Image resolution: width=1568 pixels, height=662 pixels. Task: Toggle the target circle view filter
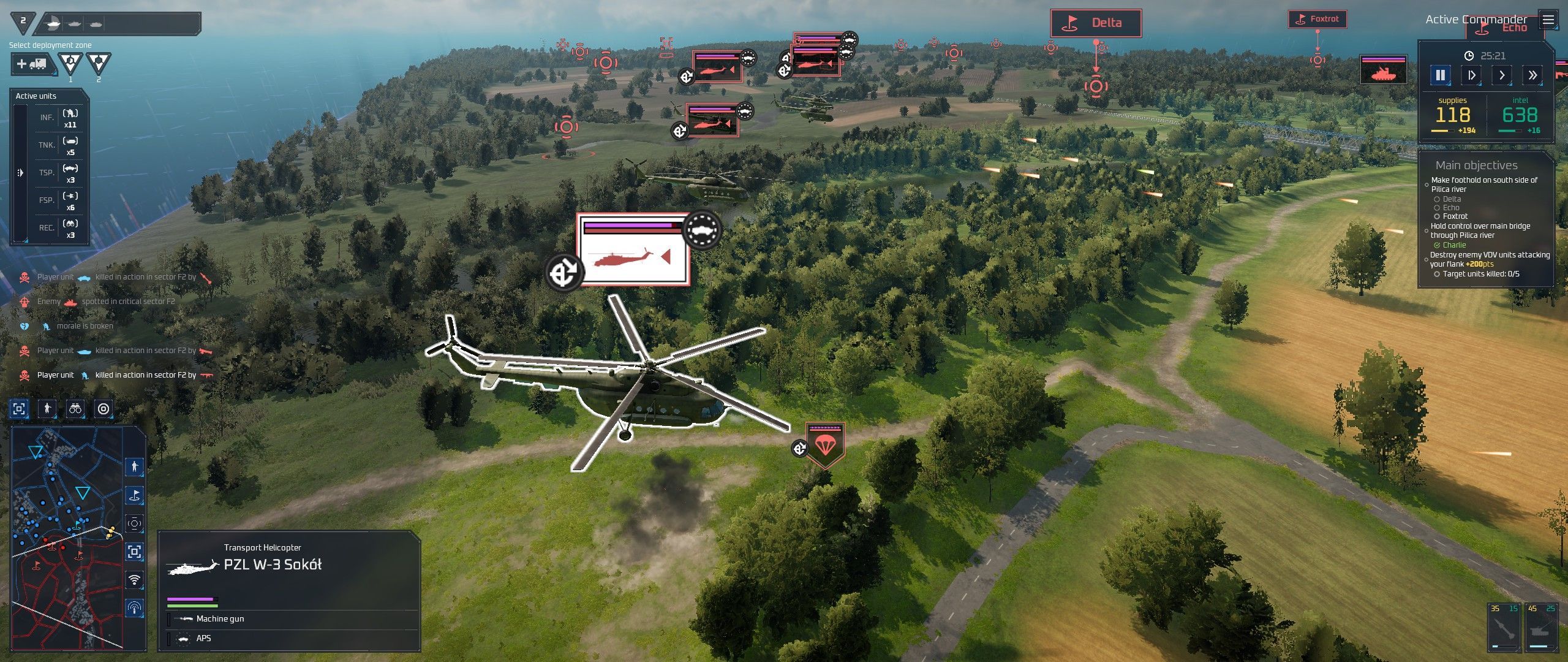click(104, 409)
